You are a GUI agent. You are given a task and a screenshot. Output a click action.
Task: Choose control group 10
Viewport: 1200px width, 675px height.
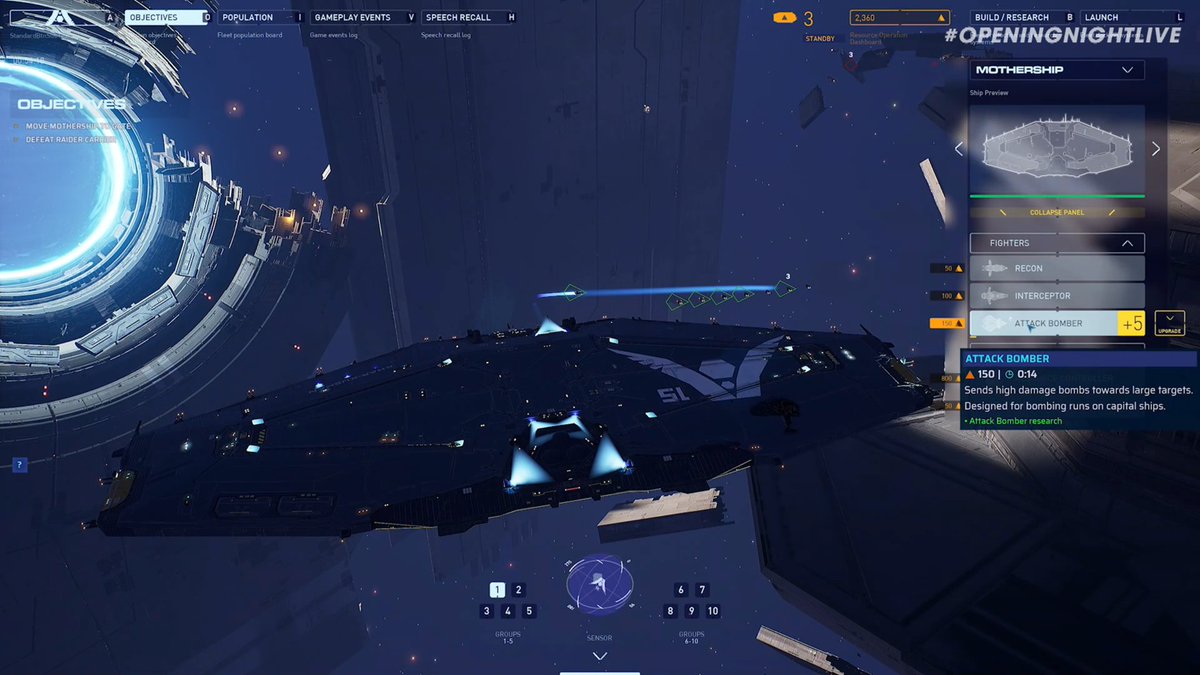pyautogui.click(x=712, y=611)
